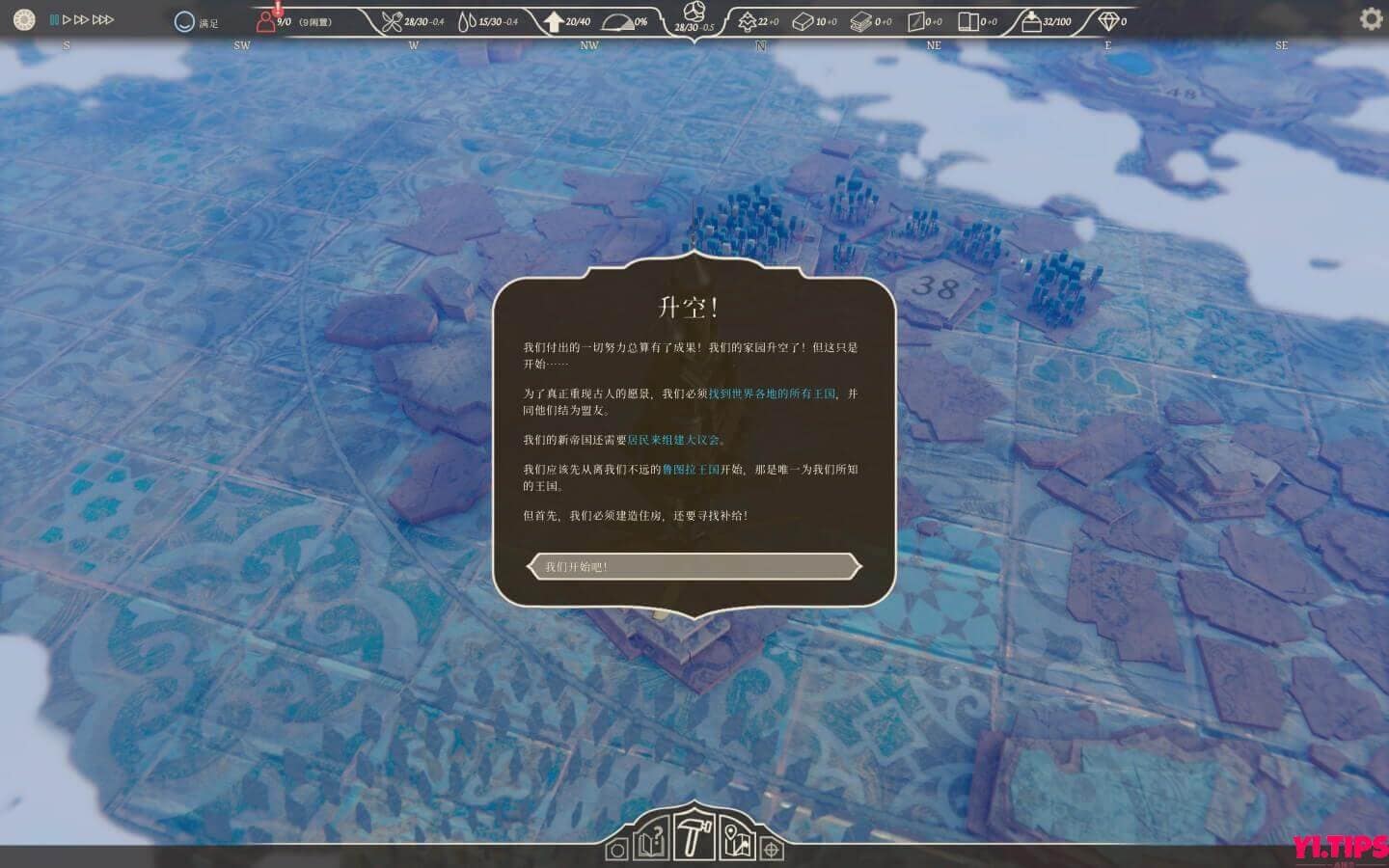Open the settings gear at top right
This screenshot has width=1389, height=868.
1369,19
